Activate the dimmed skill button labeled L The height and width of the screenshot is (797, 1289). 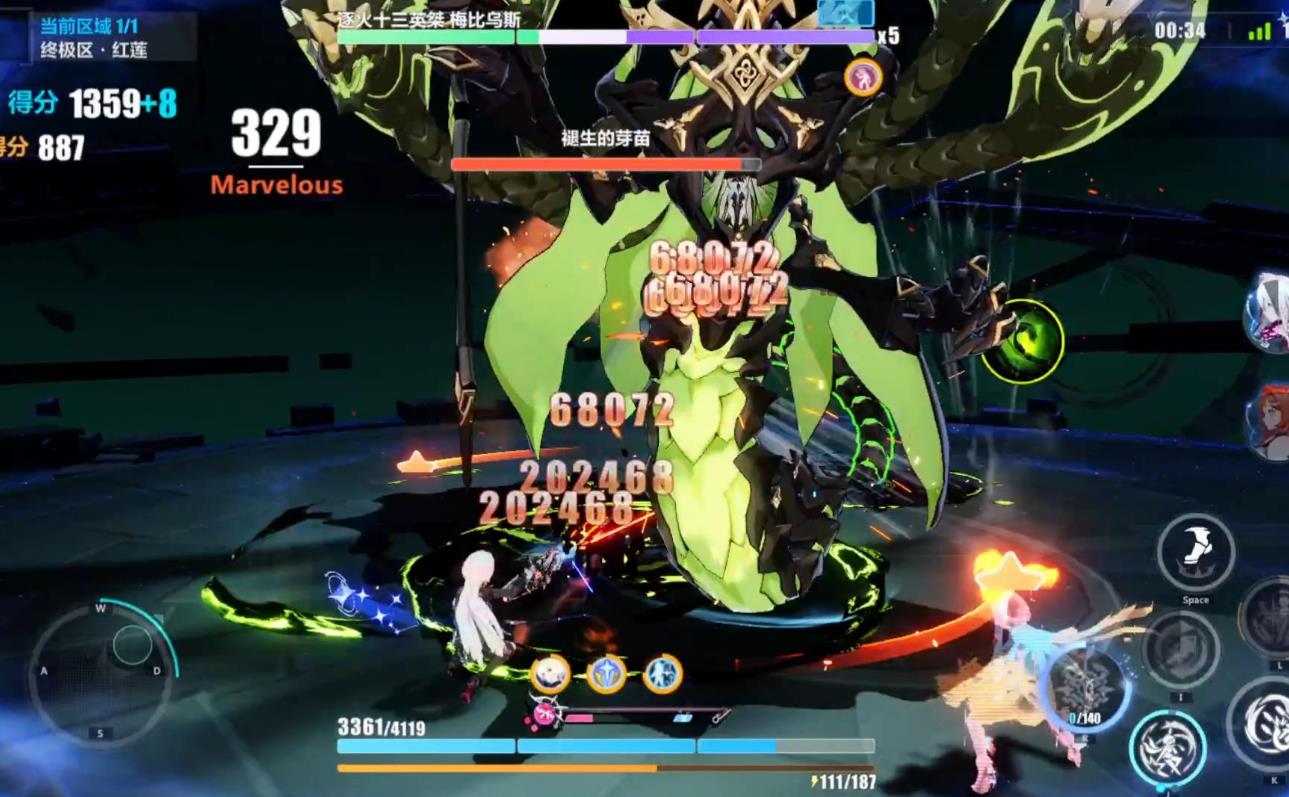[1268, 618]
